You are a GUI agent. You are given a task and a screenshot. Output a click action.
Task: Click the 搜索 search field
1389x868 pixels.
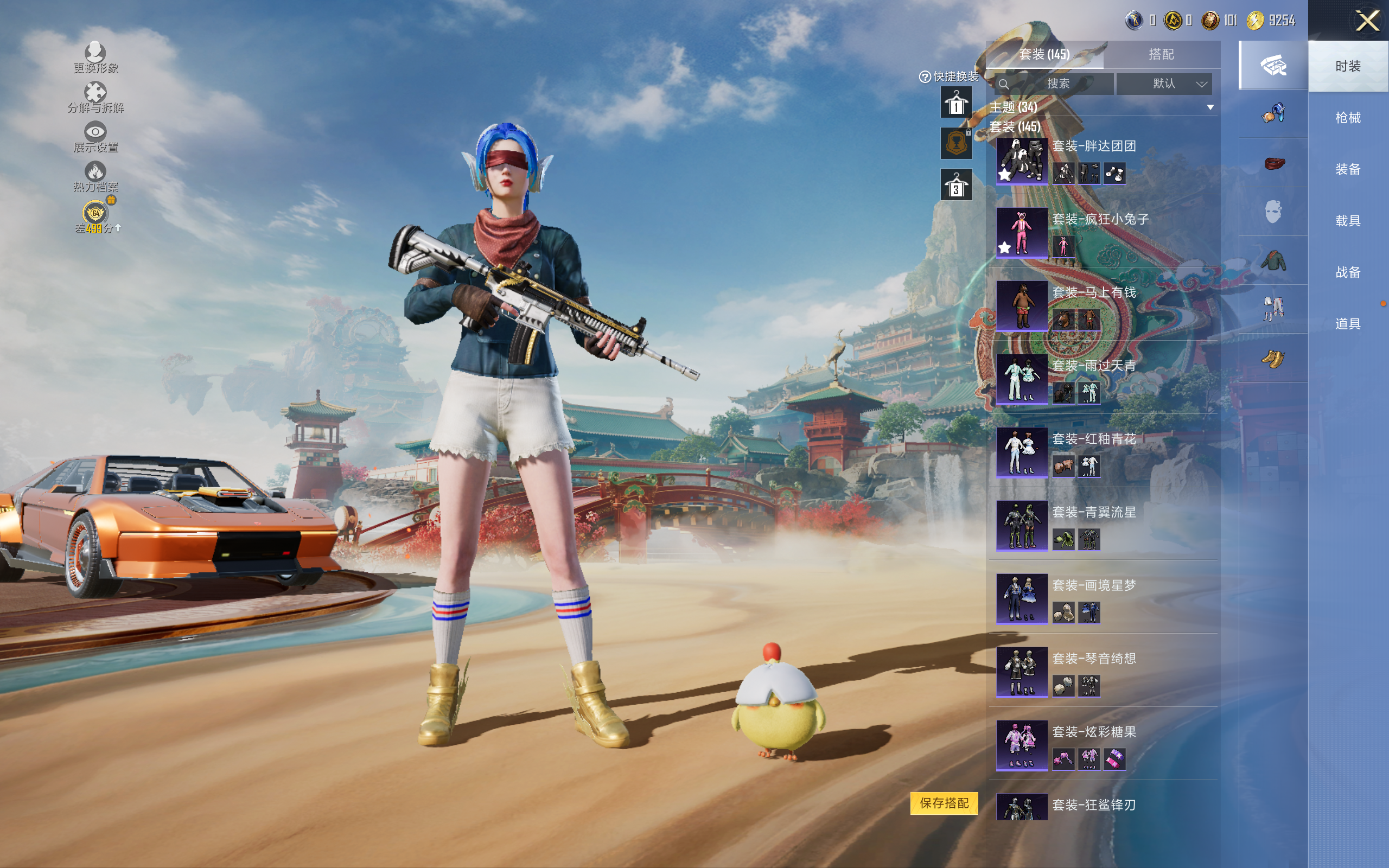tap(1057, 84)
